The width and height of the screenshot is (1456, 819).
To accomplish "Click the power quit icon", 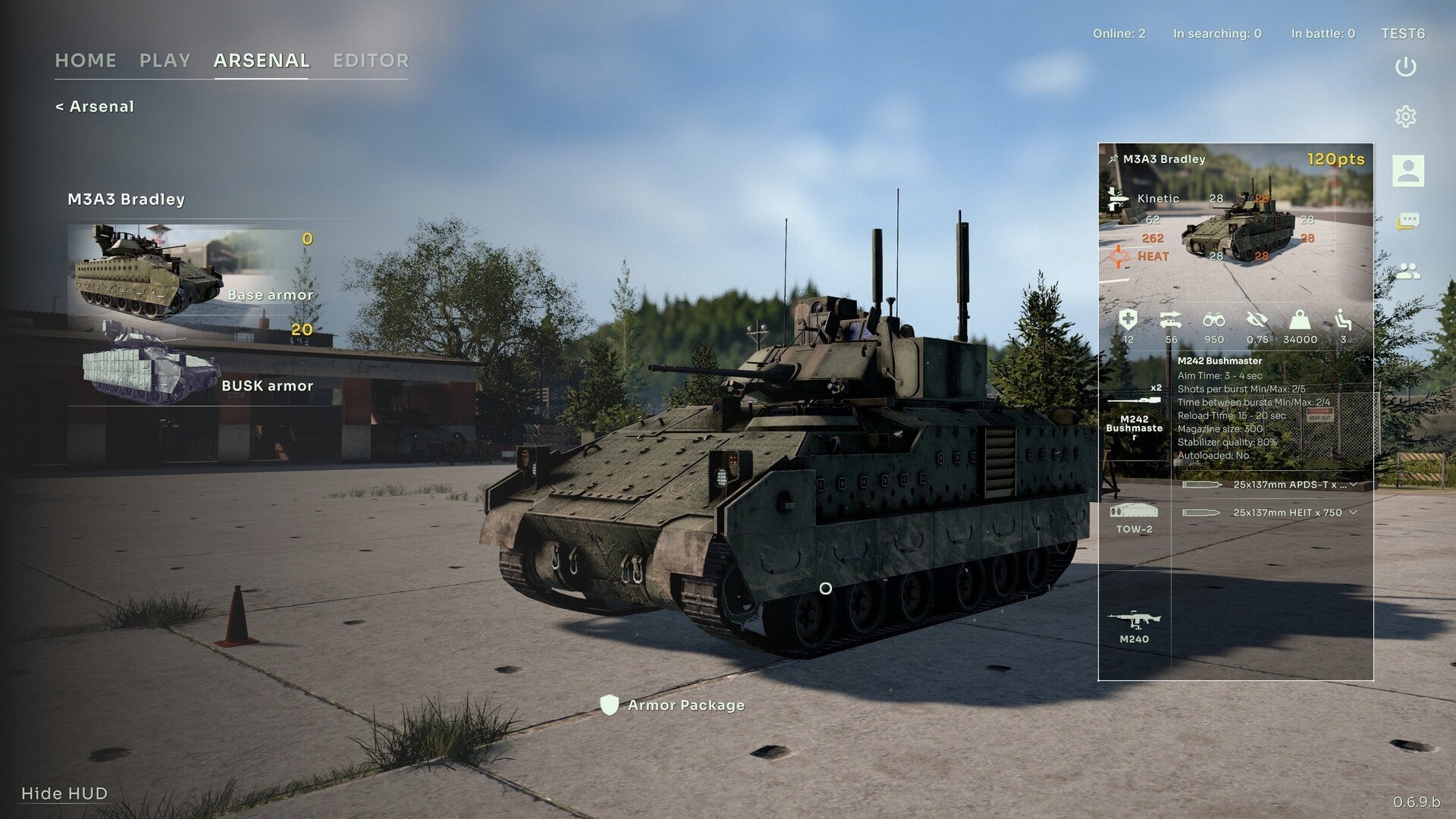I will click(1406, 67).
